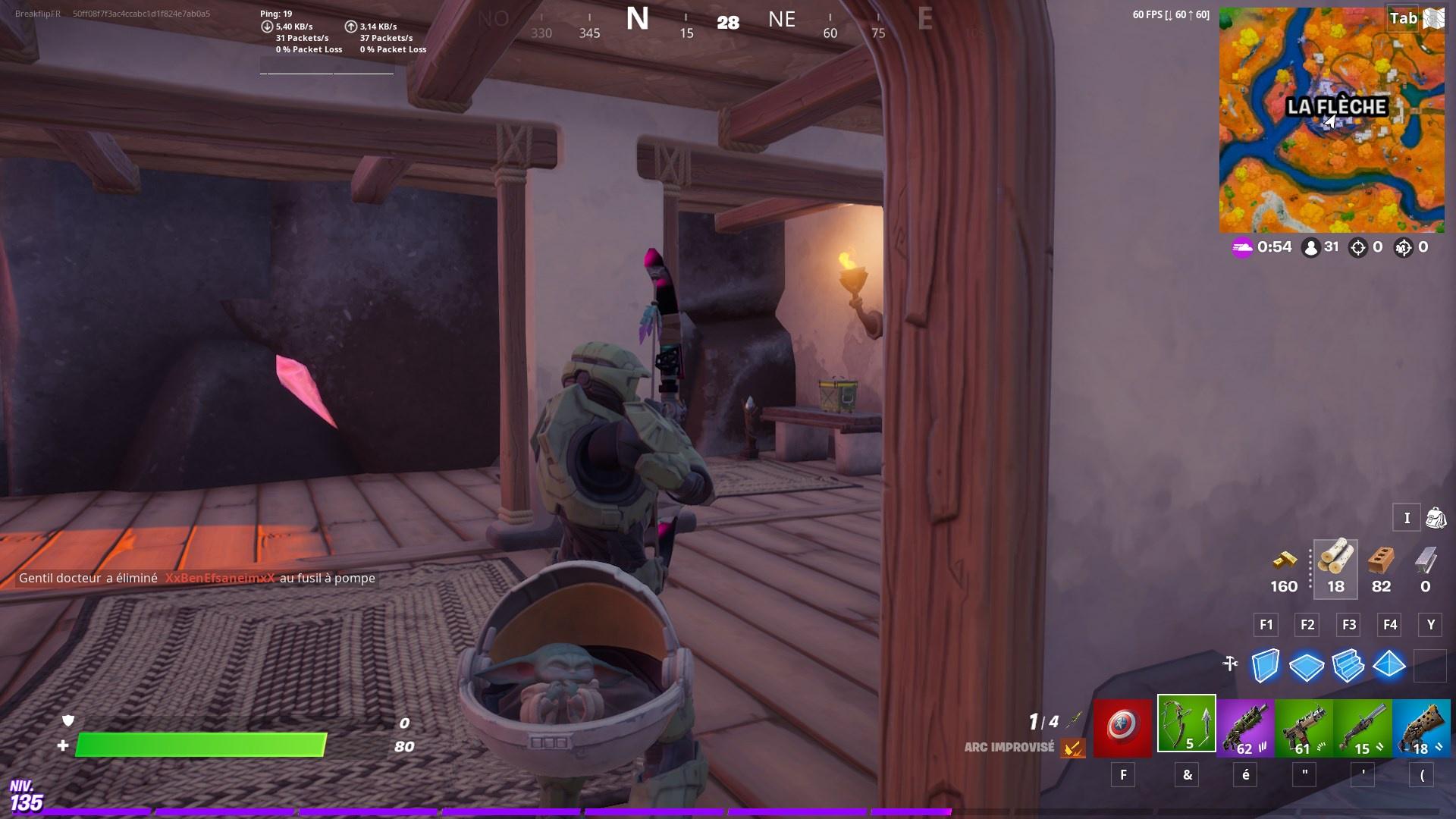This screenshot has width=1456, height=819.
Task: Select the wall build piece icon
Action: click(1264, 667)
